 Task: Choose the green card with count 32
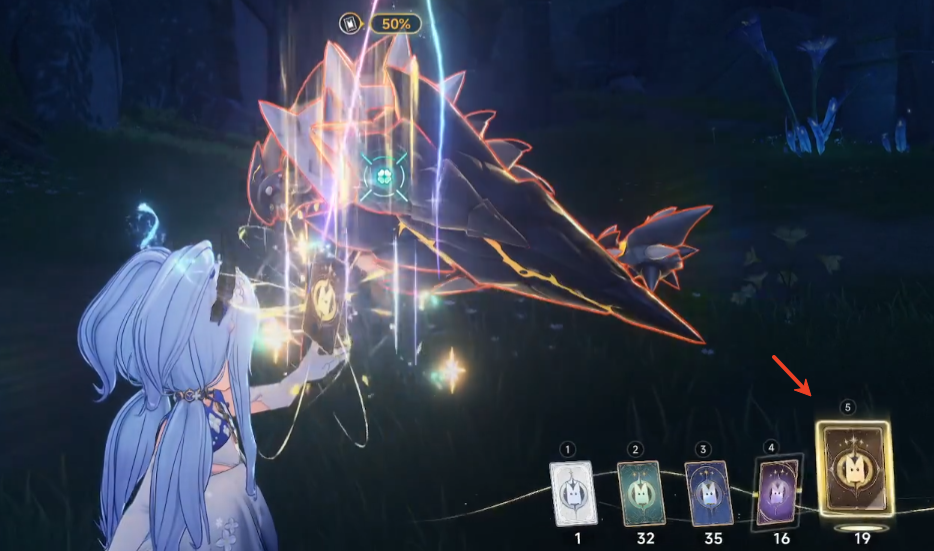[x=640, y=492]
